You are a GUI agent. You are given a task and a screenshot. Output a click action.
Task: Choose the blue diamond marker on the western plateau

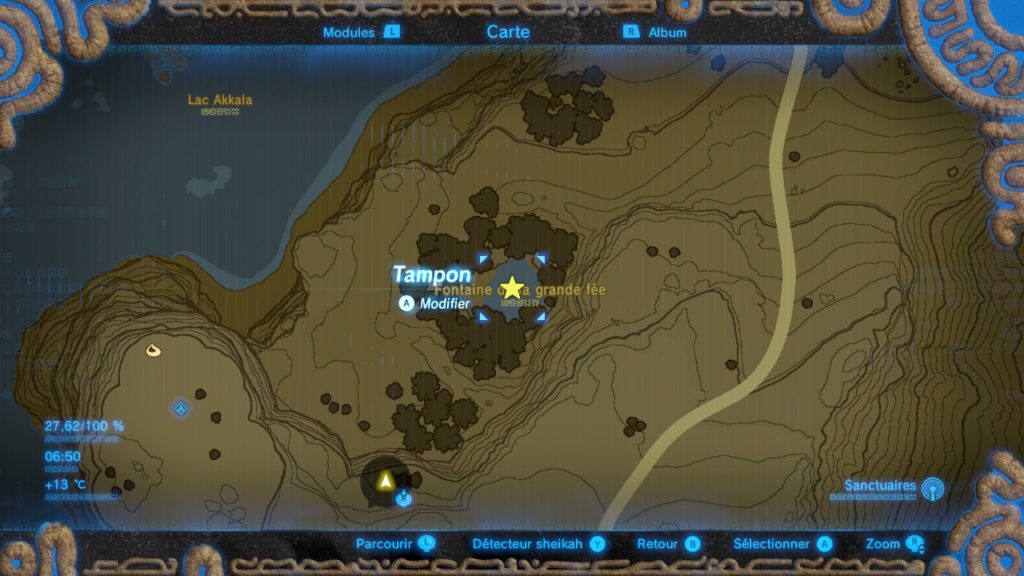181,408
